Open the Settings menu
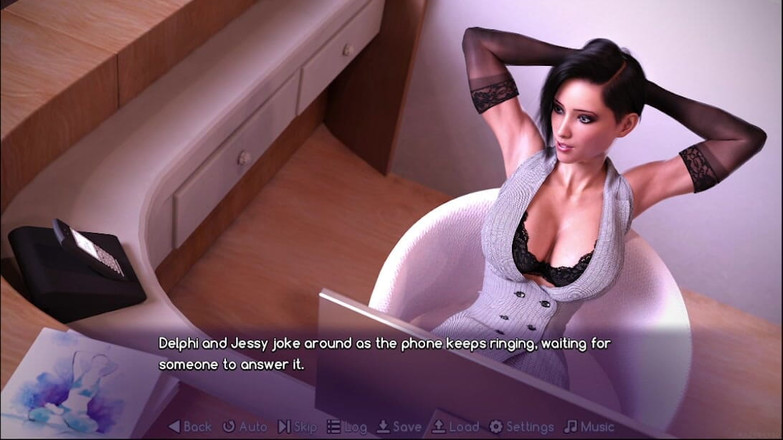The image size is (783, 440). (x=521, y=427)
